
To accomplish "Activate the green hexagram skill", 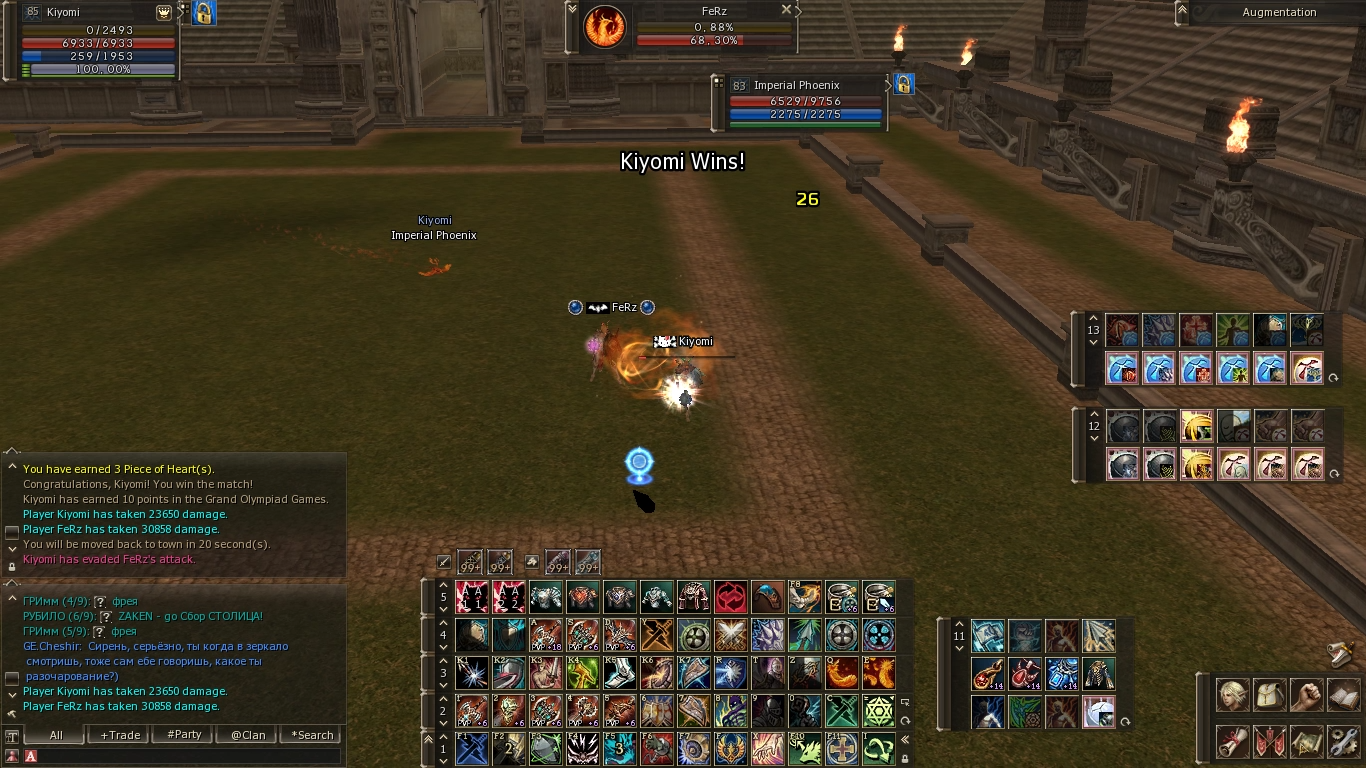I will pyautogui.click(x=879, y=711).
